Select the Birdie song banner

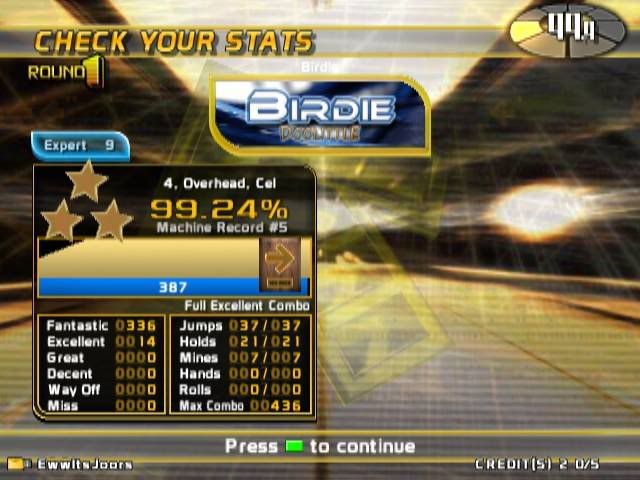pos(319,115)
